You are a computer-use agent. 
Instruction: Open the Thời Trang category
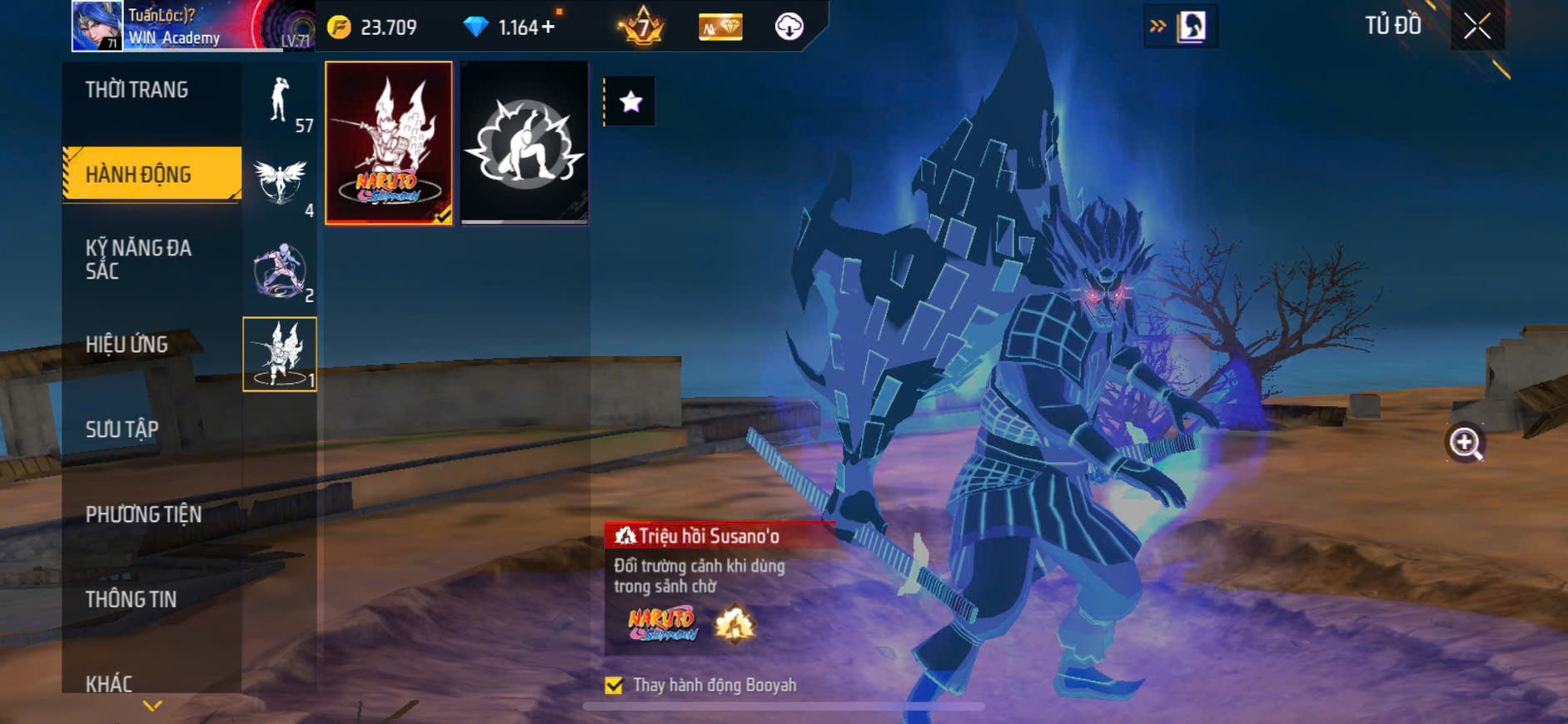(x=137, y=90)
